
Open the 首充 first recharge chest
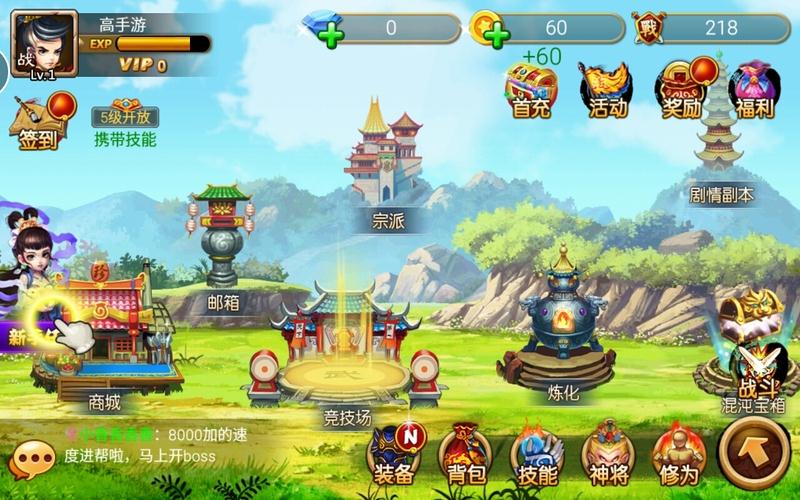[x=531, y=88]
